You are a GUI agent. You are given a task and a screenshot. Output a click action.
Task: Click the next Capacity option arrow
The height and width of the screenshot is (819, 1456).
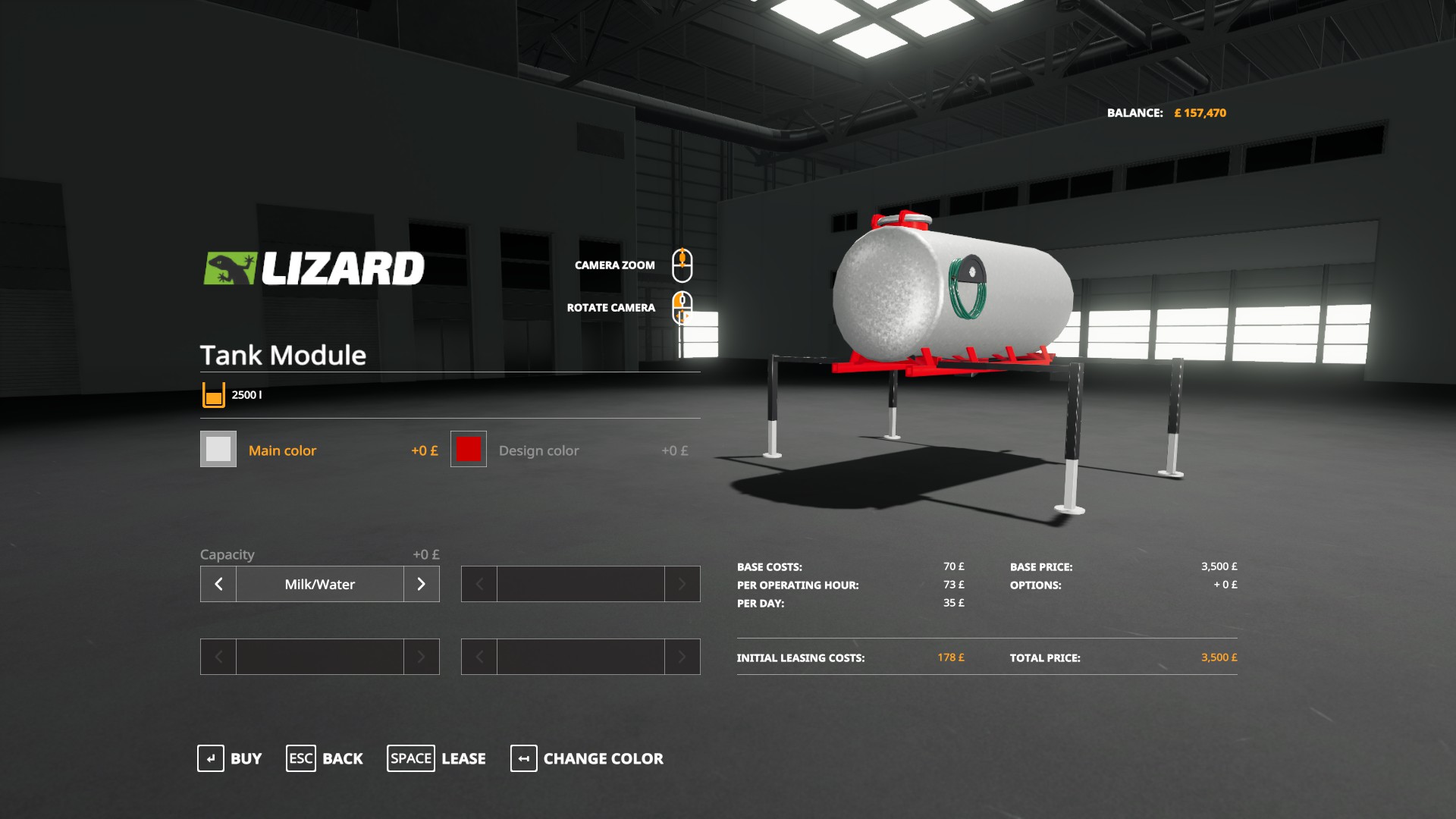(422, 584)
